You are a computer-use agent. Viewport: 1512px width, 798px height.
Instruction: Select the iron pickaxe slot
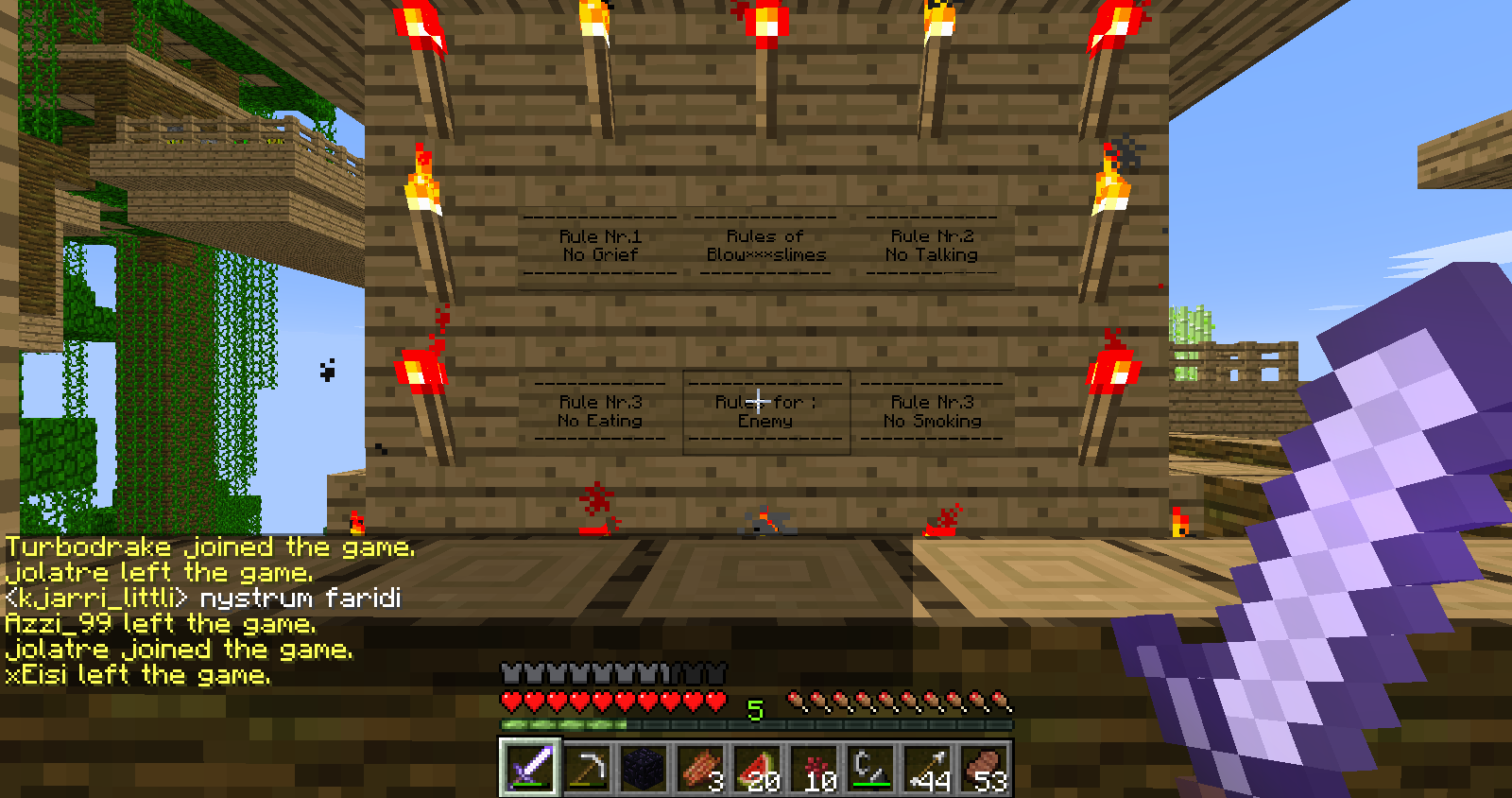[x=587, y=768]
